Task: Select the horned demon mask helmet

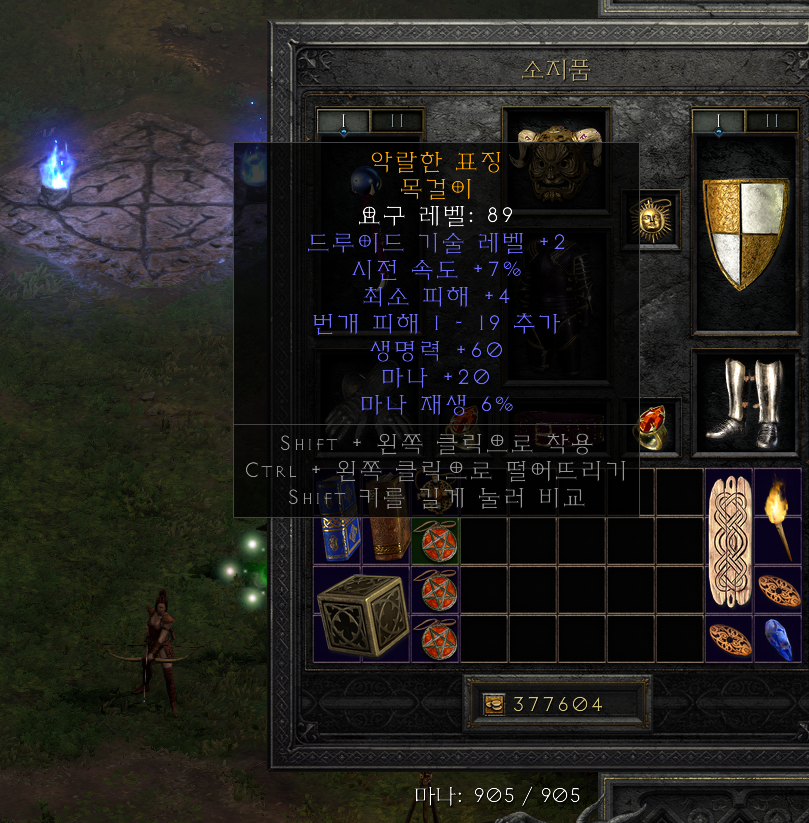Action: (555, 160)
